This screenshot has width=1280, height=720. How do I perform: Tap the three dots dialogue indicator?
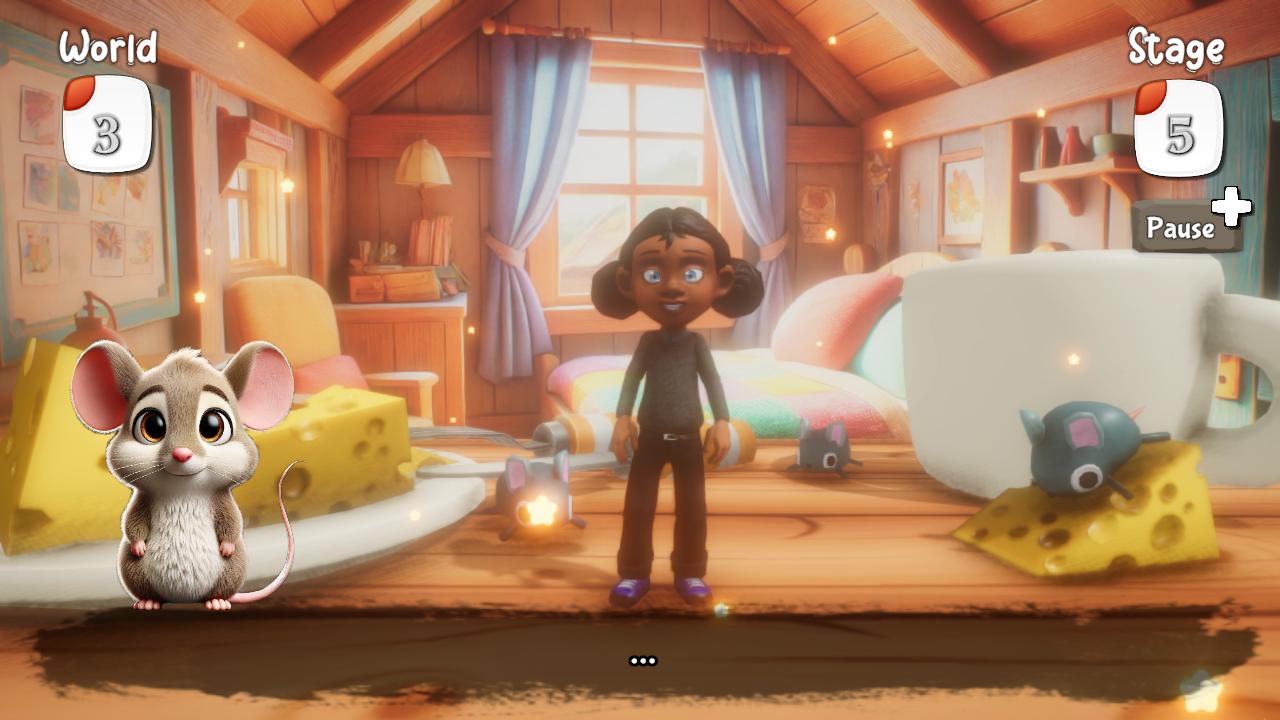pyautogui.click(x=643, y=658)
